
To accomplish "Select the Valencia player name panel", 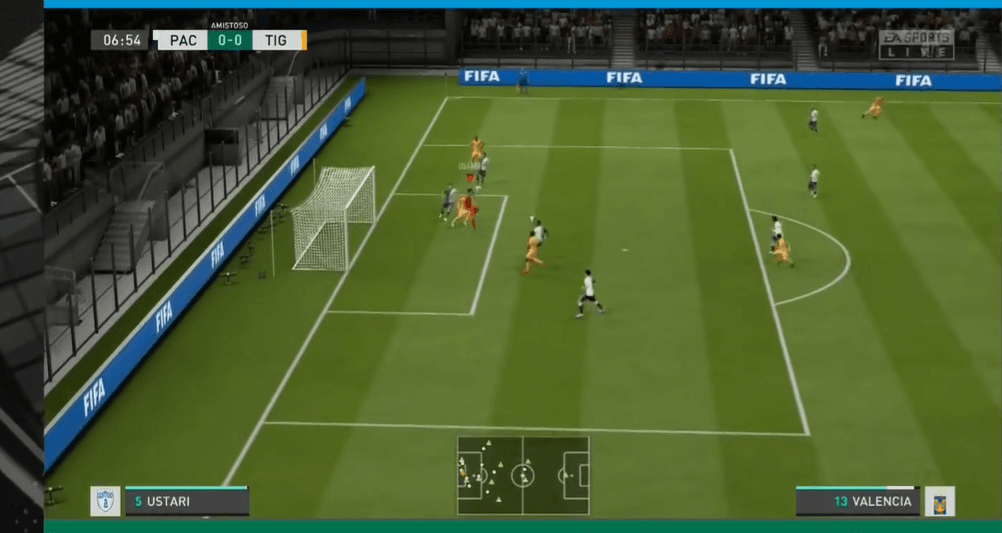I will click(857, 501).
